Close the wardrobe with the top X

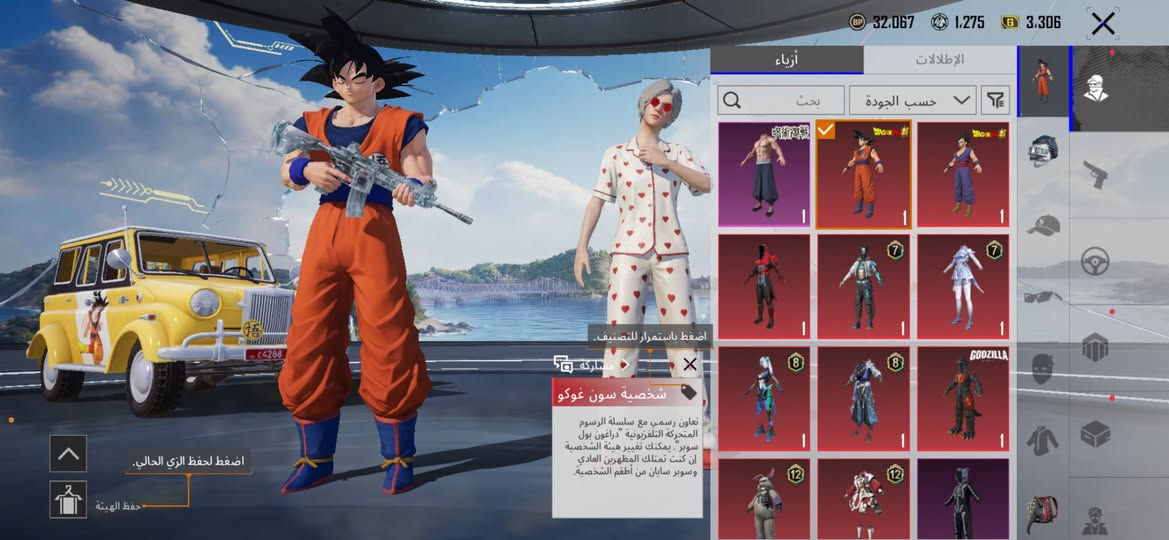(1103, 23)
